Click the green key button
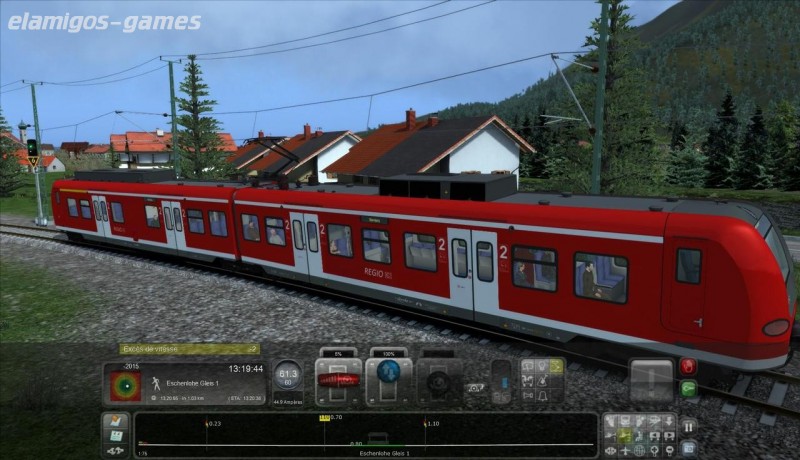800x460 pixels. (688, 388)
